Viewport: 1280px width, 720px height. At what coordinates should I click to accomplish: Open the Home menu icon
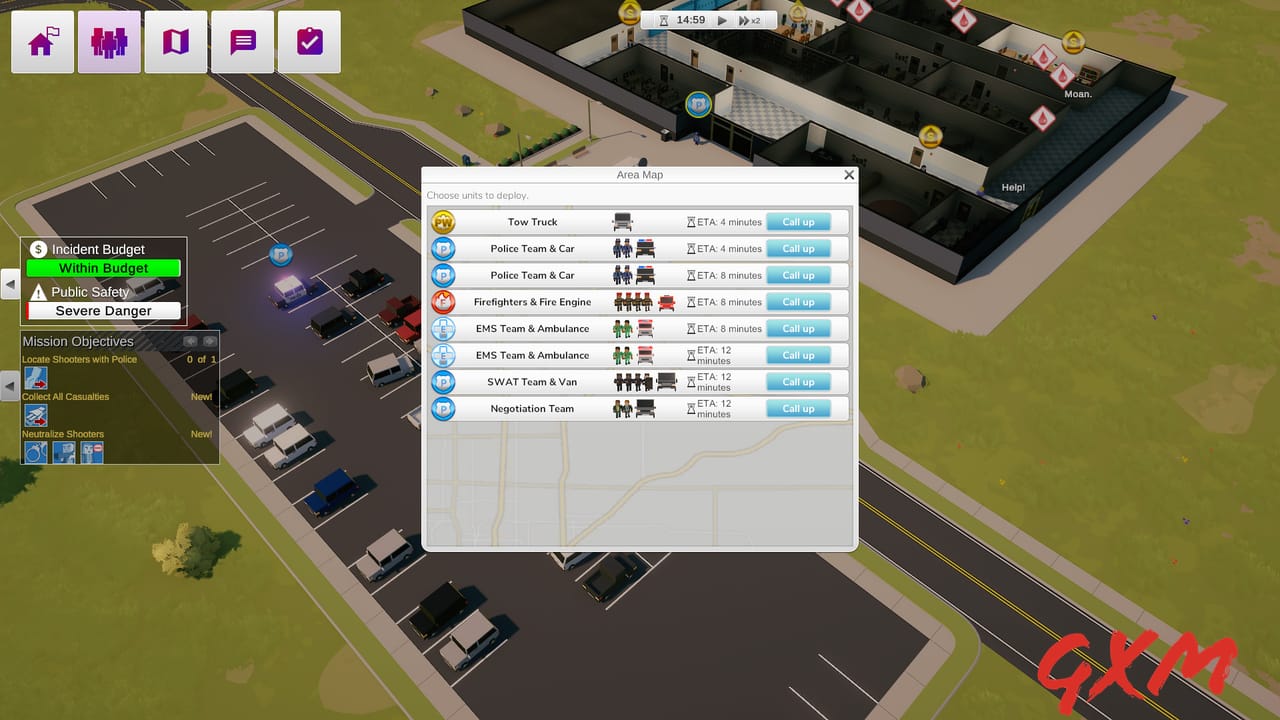click(x=41, y=41)
